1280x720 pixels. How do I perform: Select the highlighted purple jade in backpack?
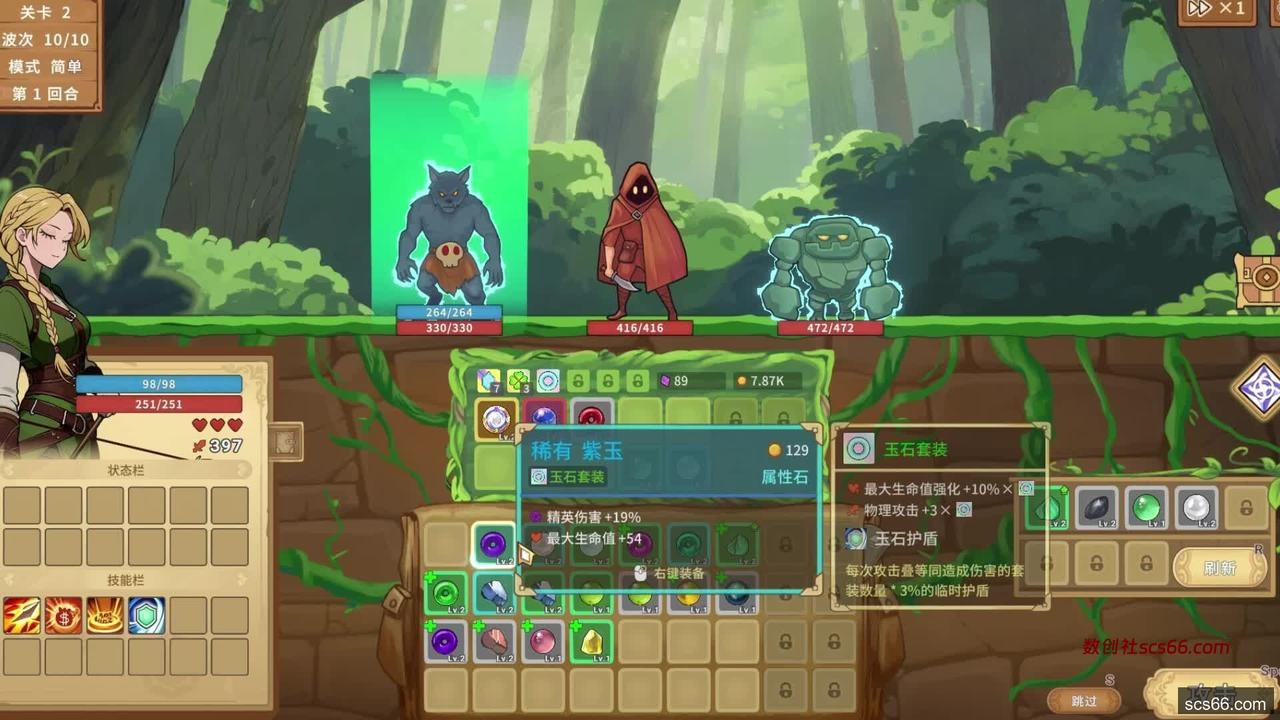[493, 545]
